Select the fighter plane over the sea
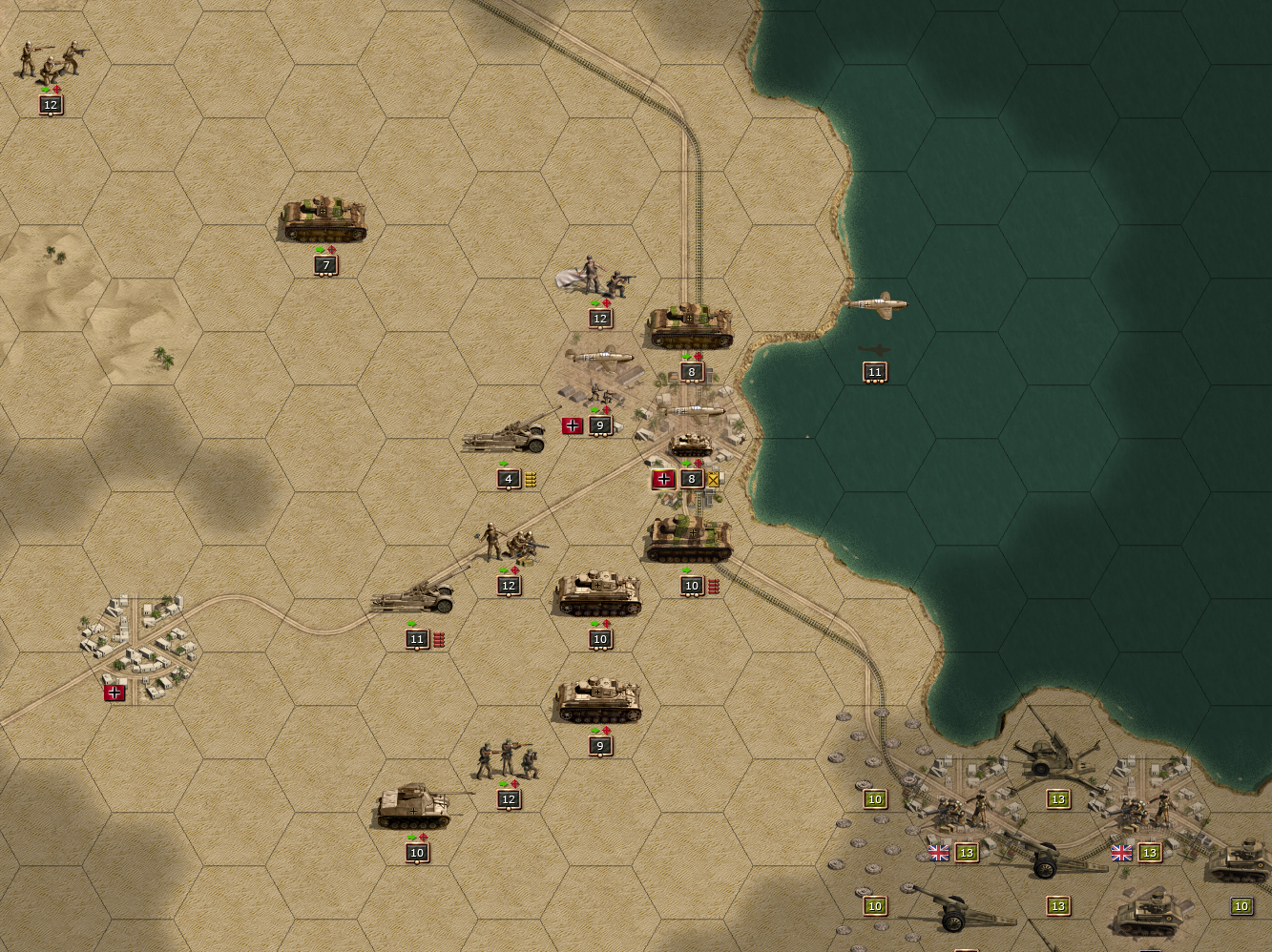The image size is (1272, 952). tap(874, 304)
